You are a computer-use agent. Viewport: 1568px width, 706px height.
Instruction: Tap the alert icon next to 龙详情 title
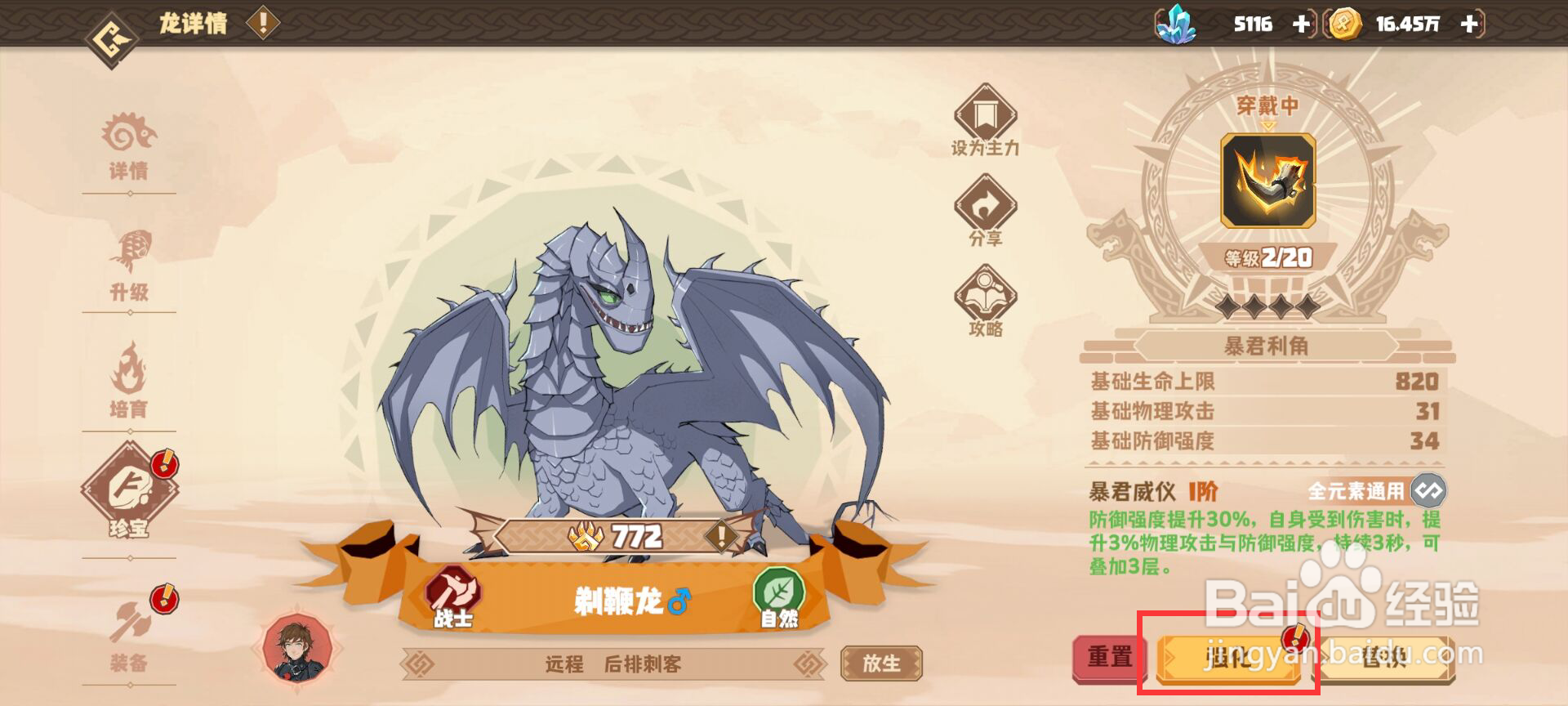(x=261, y=23)
